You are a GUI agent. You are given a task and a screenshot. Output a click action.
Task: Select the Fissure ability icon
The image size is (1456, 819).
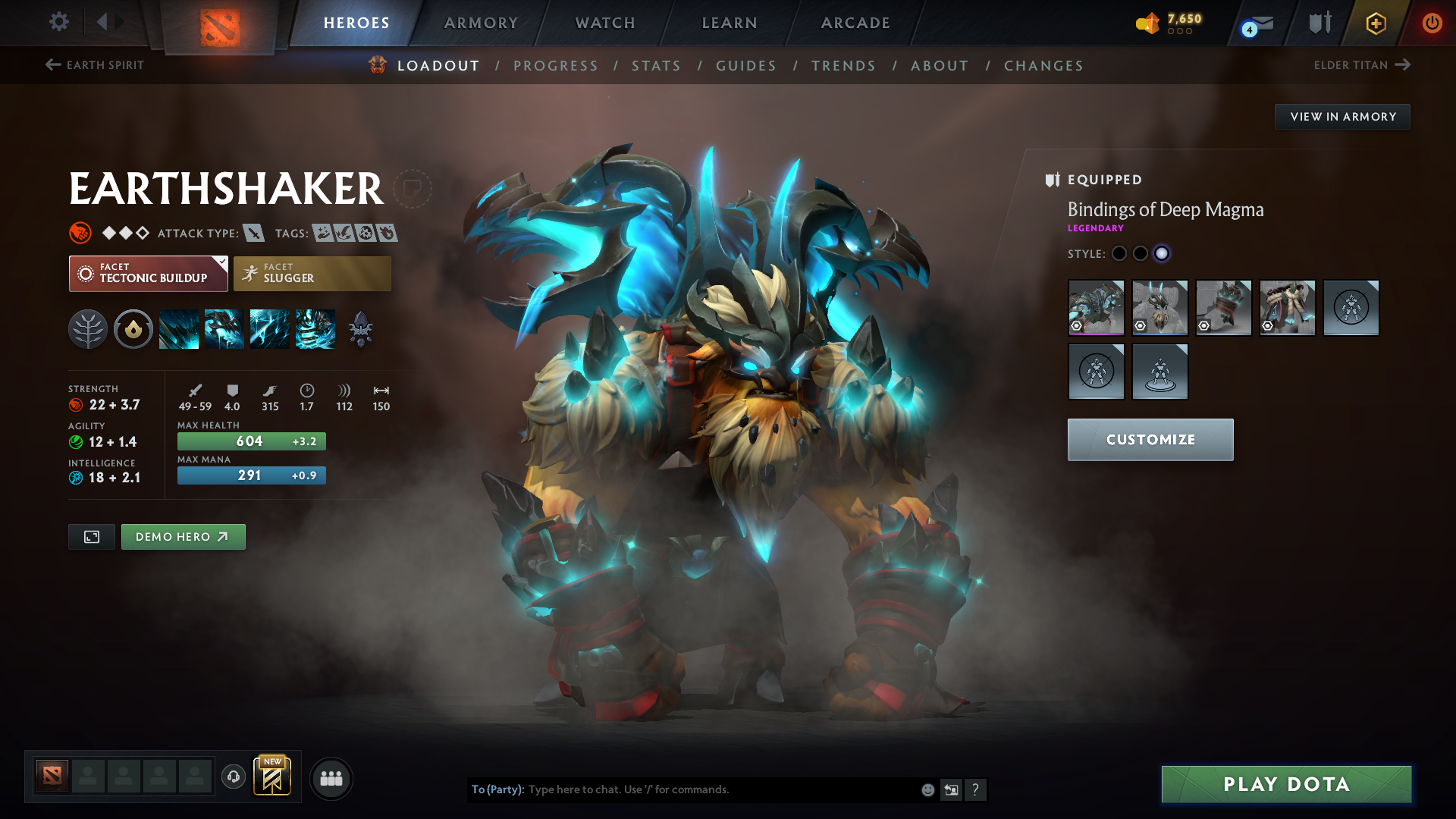coord(179,328)
